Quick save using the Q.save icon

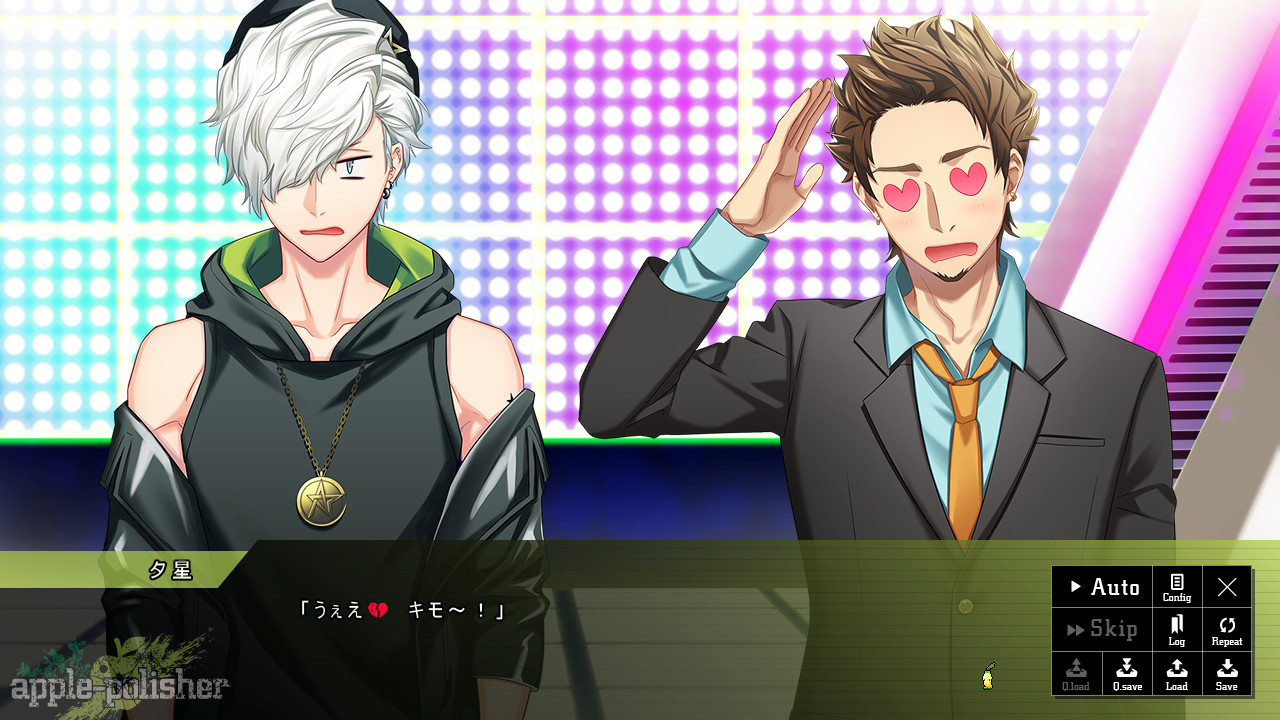[1126, 673]
